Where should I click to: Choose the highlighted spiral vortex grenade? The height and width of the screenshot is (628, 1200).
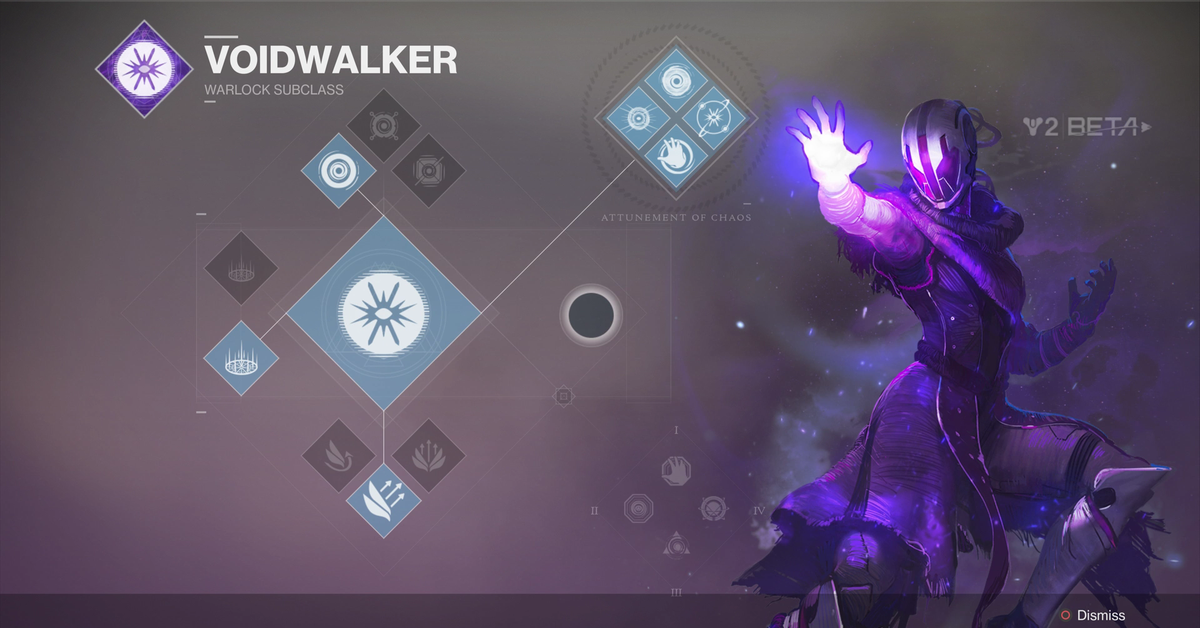click(x=339, y=171)
